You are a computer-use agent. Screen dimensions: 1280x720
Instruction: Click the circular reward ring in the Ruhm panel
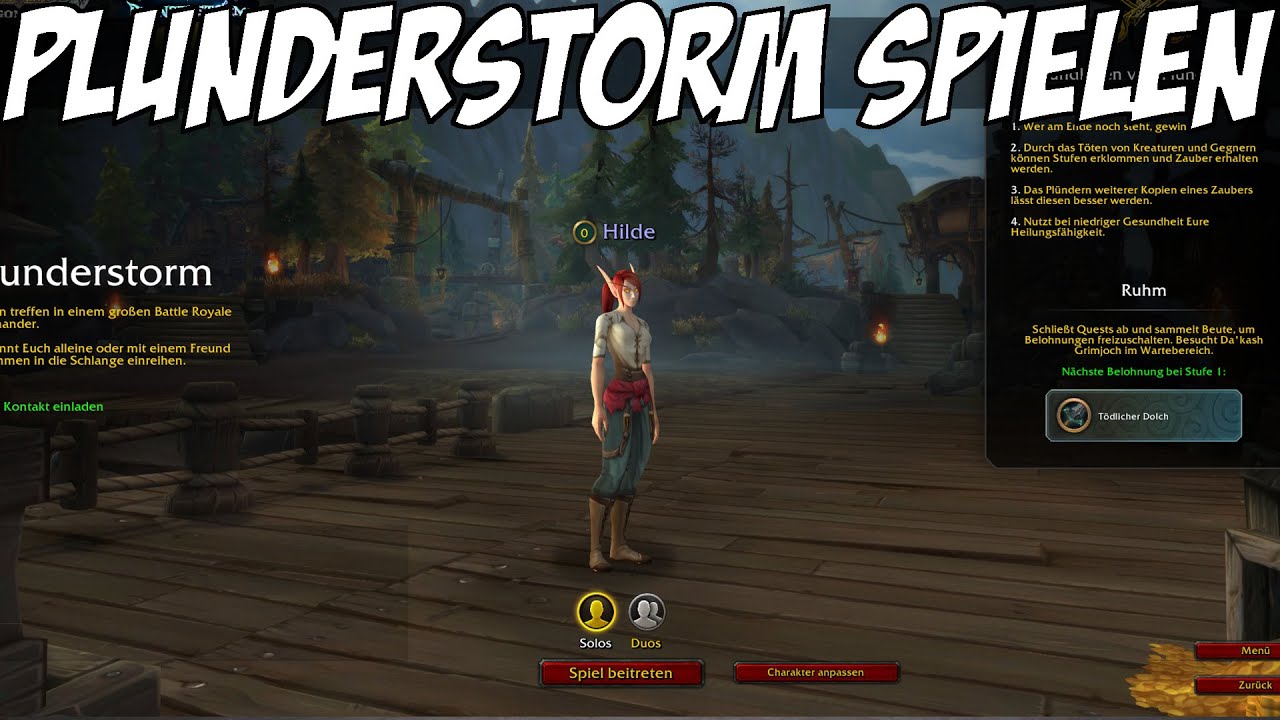[1071, 416]
